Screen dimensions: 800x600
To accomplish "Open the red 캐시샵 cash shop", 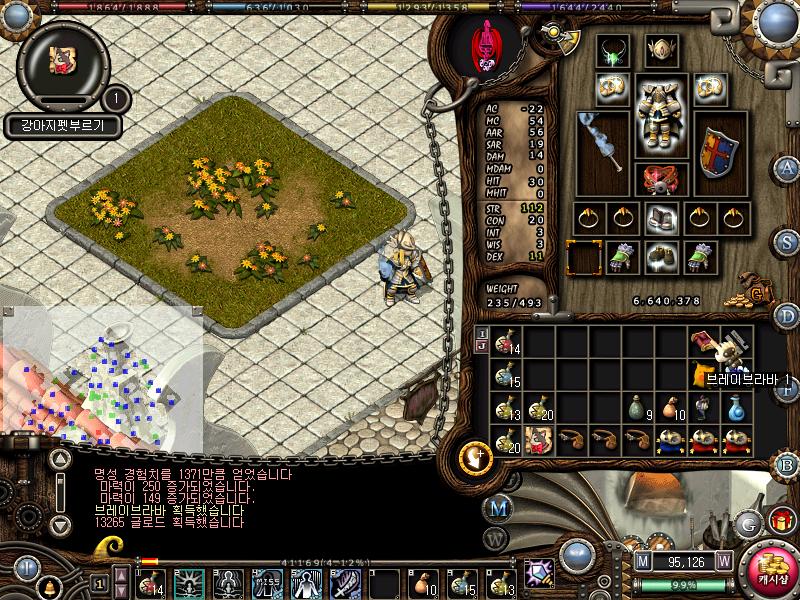I will (772, 570).
